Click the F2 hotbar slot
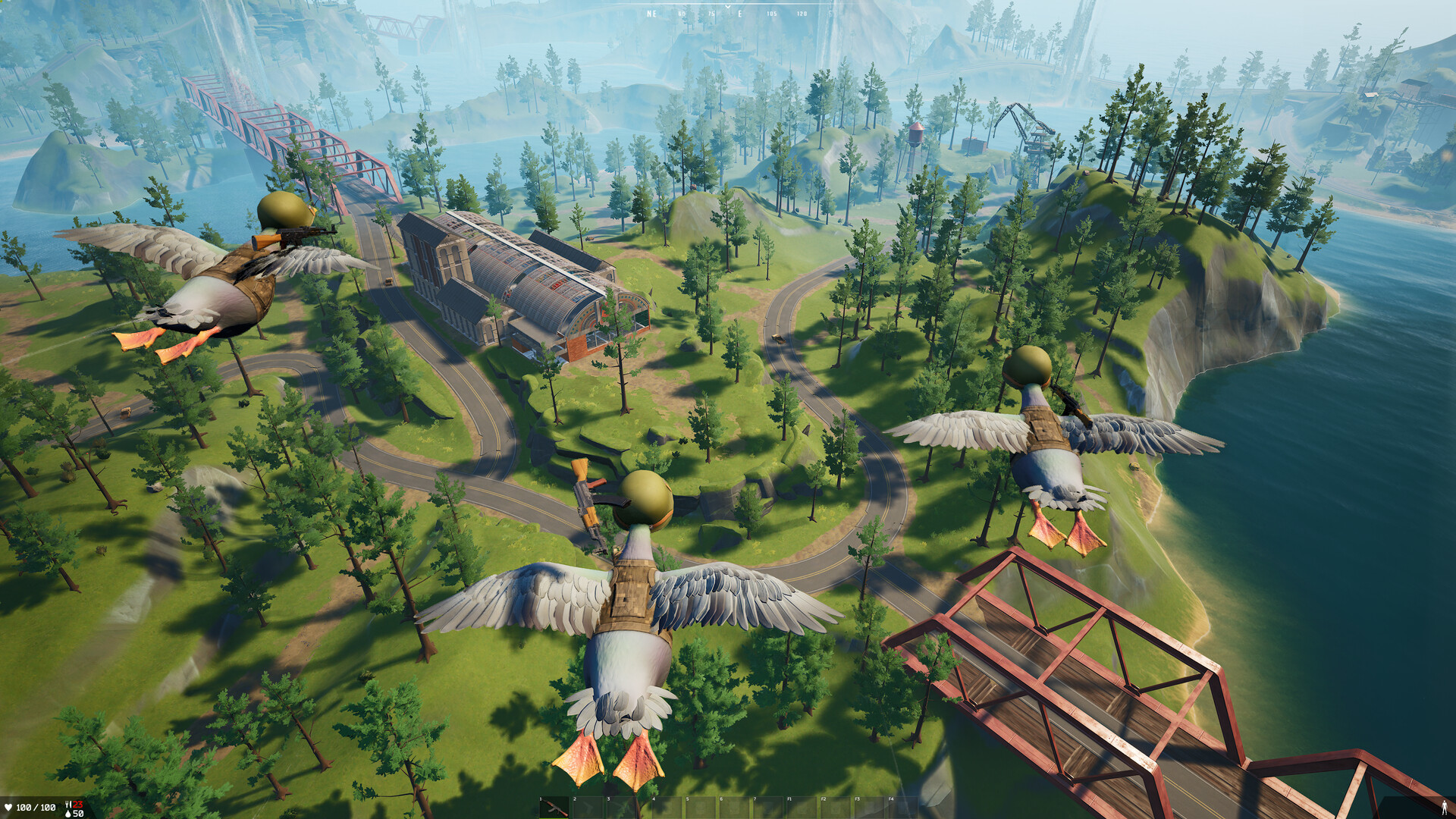Viewport: 1456px width, 819px height. 836,806
